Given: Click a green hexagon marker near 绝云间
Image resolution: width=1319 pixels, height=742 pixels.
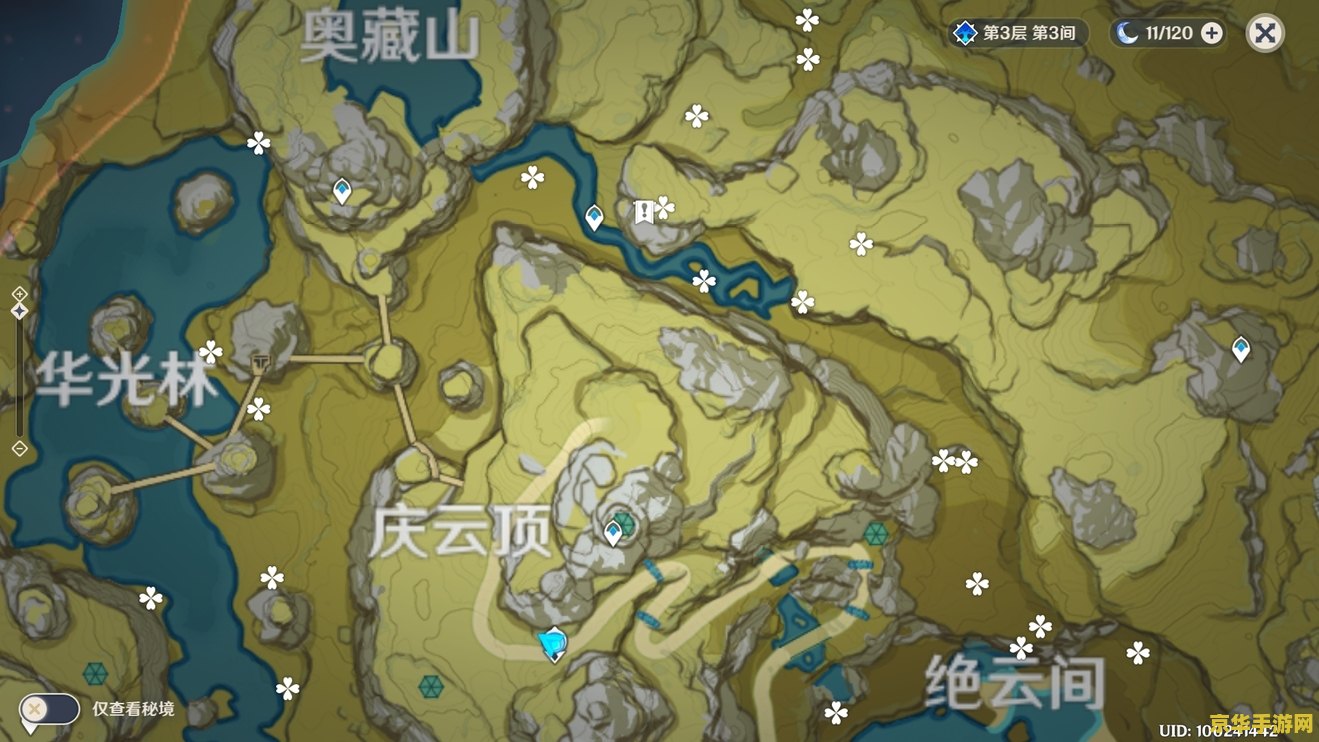Looking at the screenshot, I should pos(878,535).
